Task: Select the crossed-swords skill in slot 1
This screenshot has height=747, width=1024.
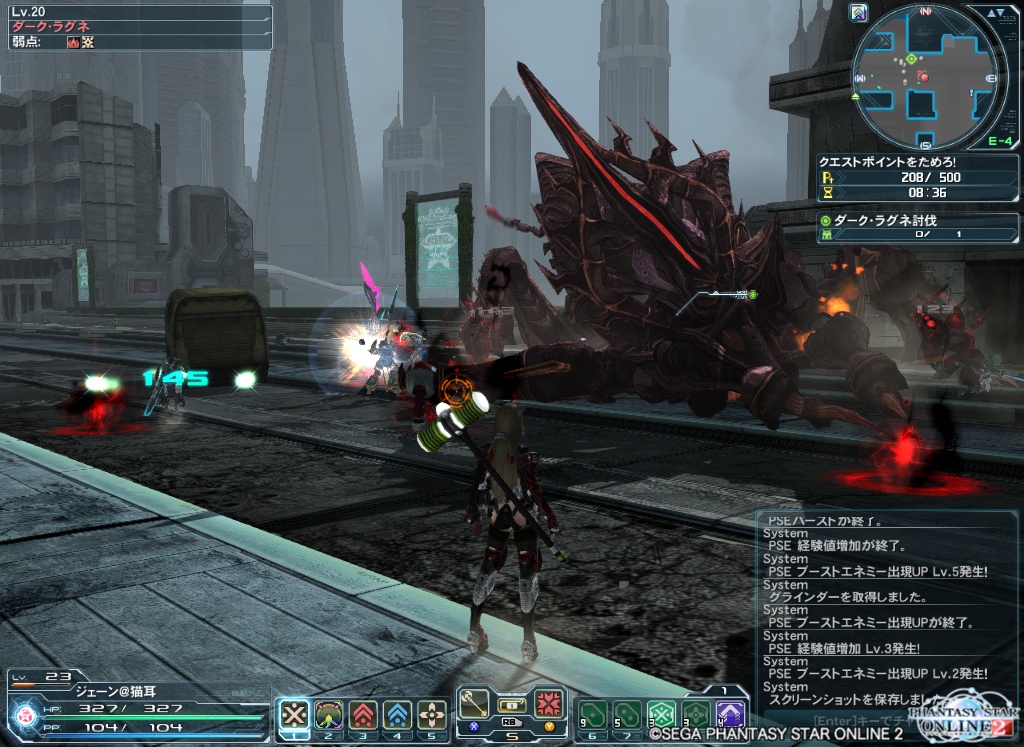Action: [294, 714]
